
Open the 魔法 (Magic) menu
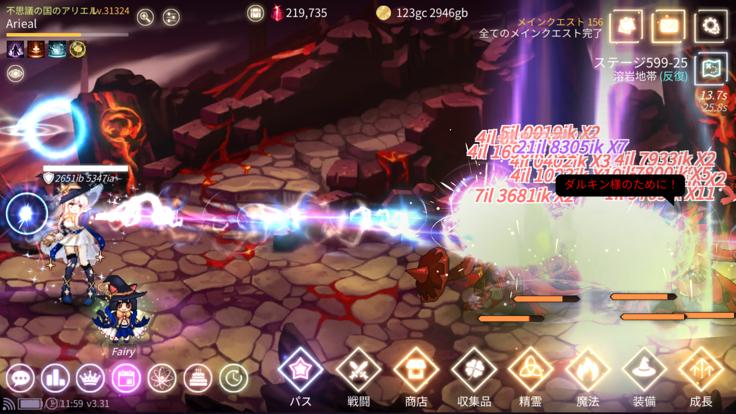(x=587, y=371)
